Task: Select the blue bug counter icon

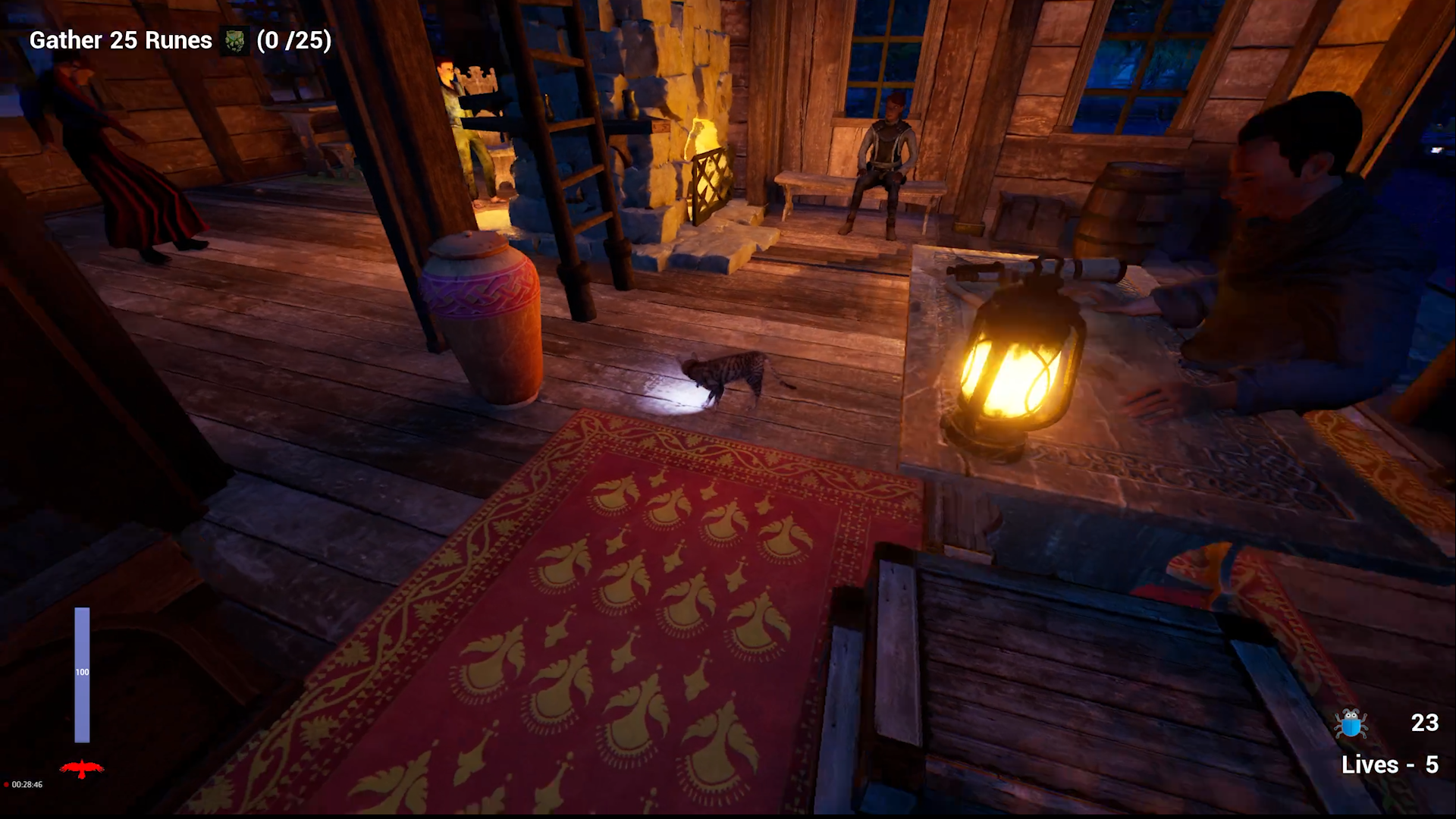Action: (1350, 723)
